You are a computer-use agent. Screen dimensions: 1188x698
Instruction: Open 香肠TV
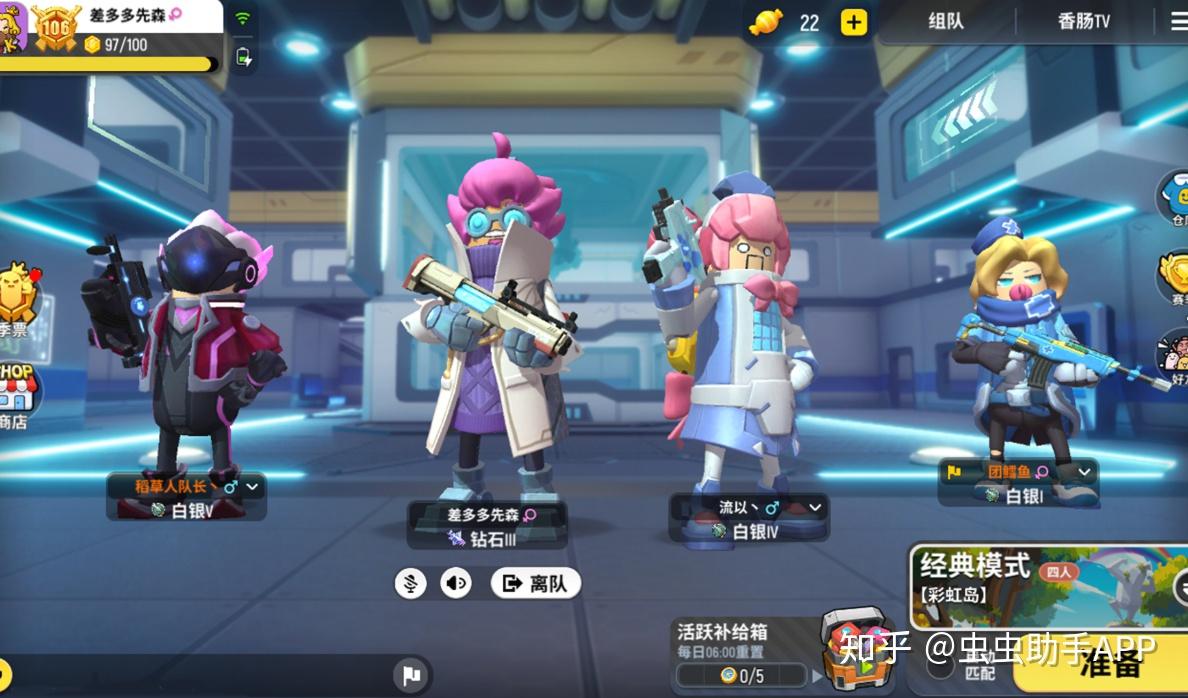(1083, 22)
